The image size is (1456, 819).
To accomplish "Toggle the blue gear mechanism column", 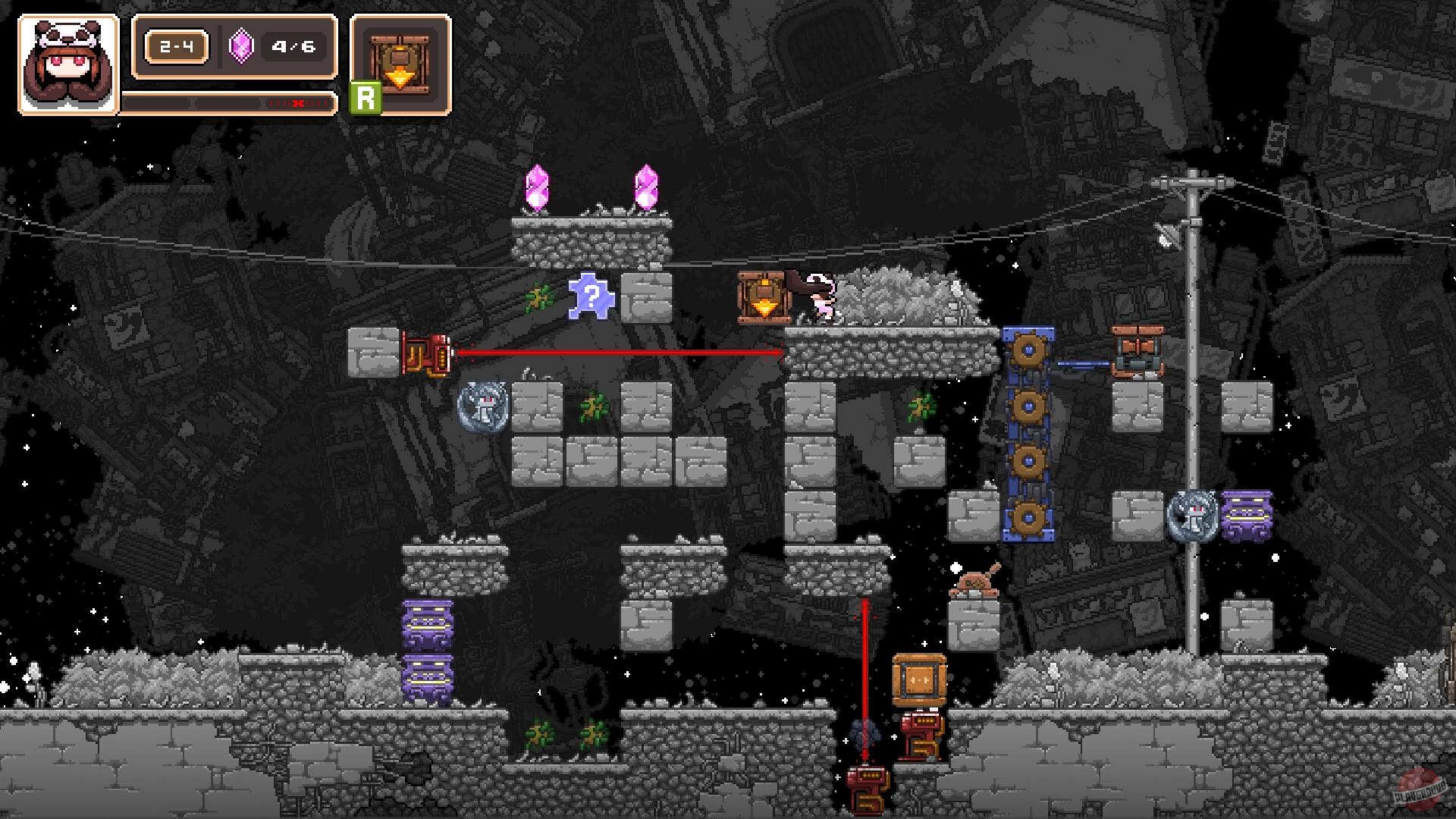I will pos(1028,432).
